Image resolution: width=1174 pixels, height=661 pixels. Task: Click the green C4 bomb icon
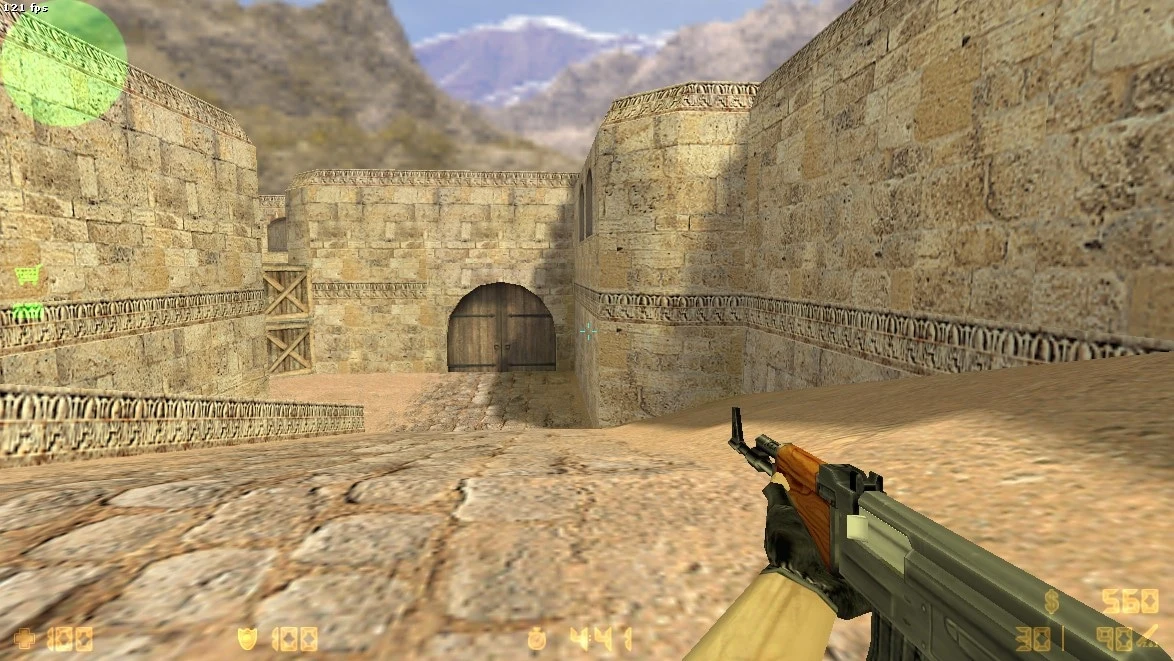click(28, 311)
